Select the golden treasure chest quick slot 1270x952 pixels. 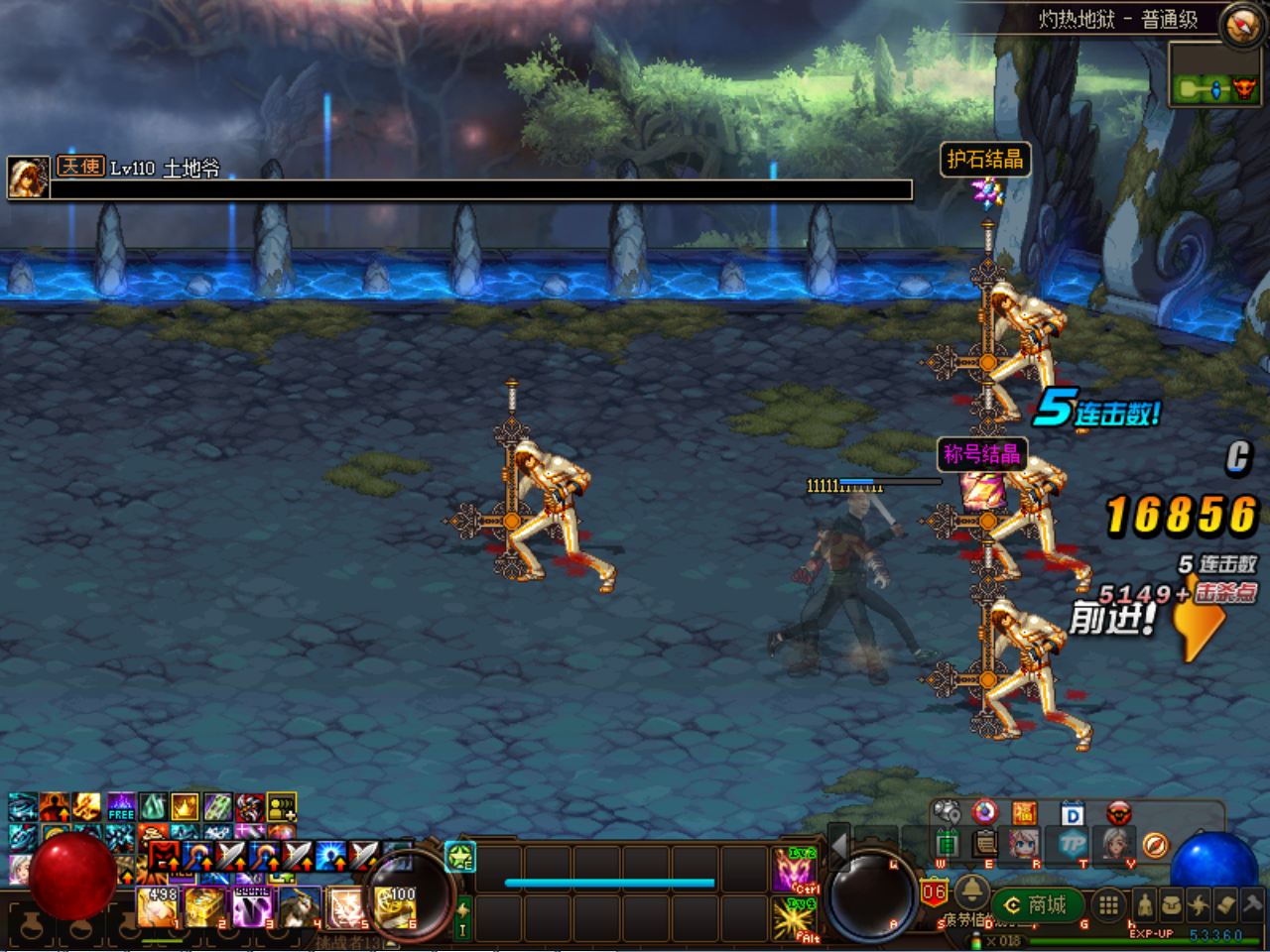coord(204,906)
